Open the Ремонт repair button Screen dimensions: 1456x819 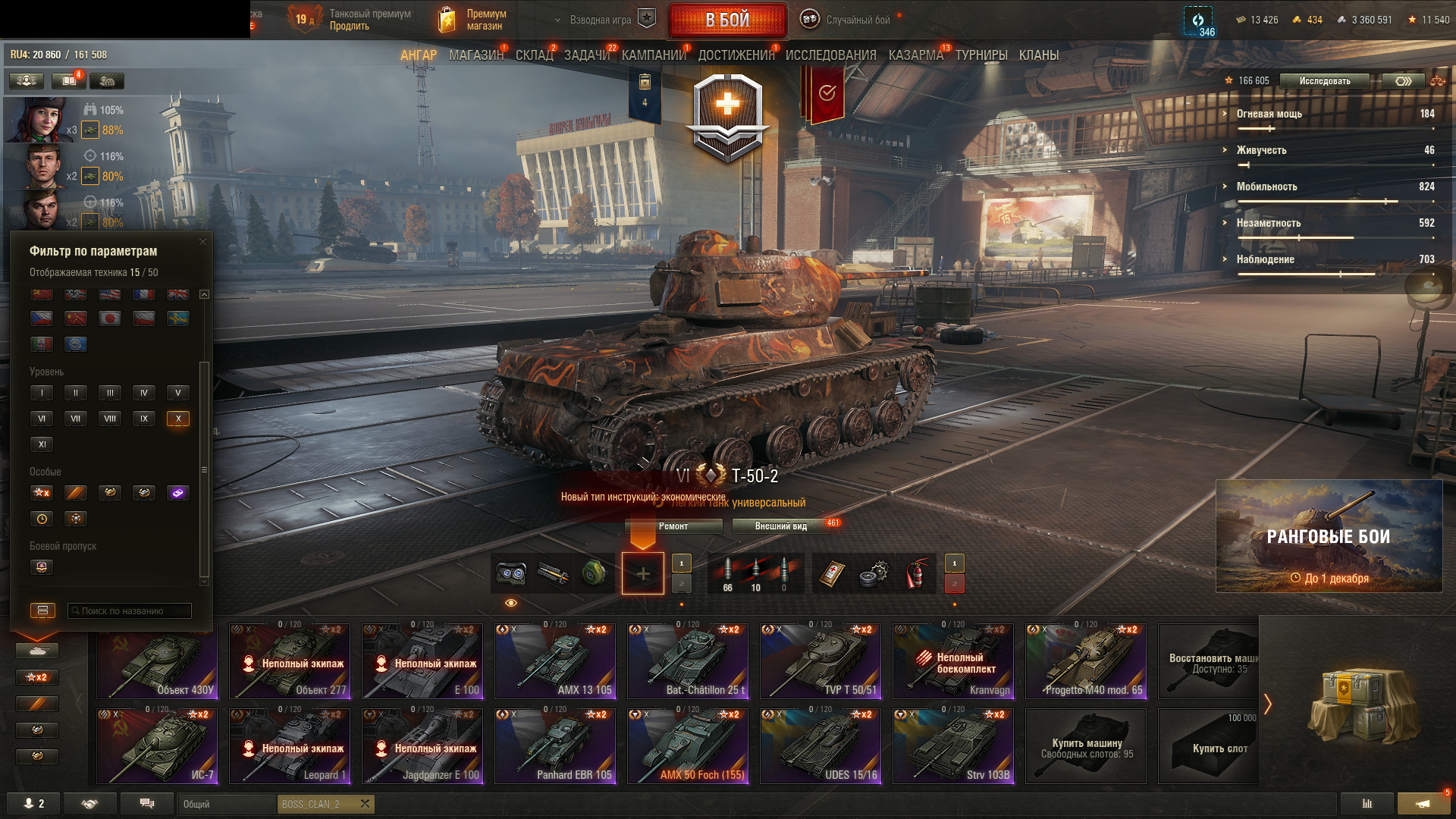pos(673,526)
